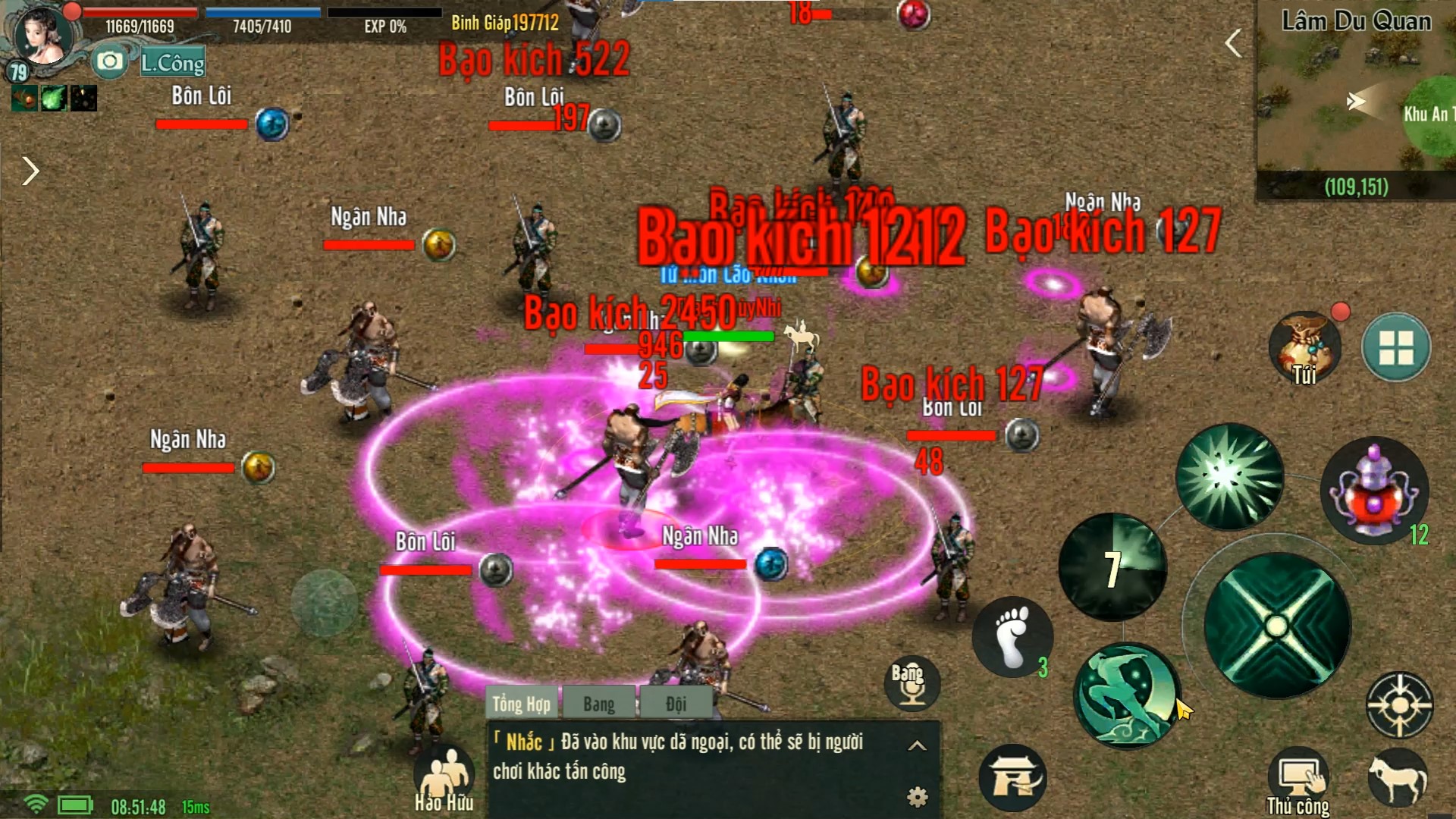
Task: Collapse the minimap with the arrow
Action: tap(1234, 43)
